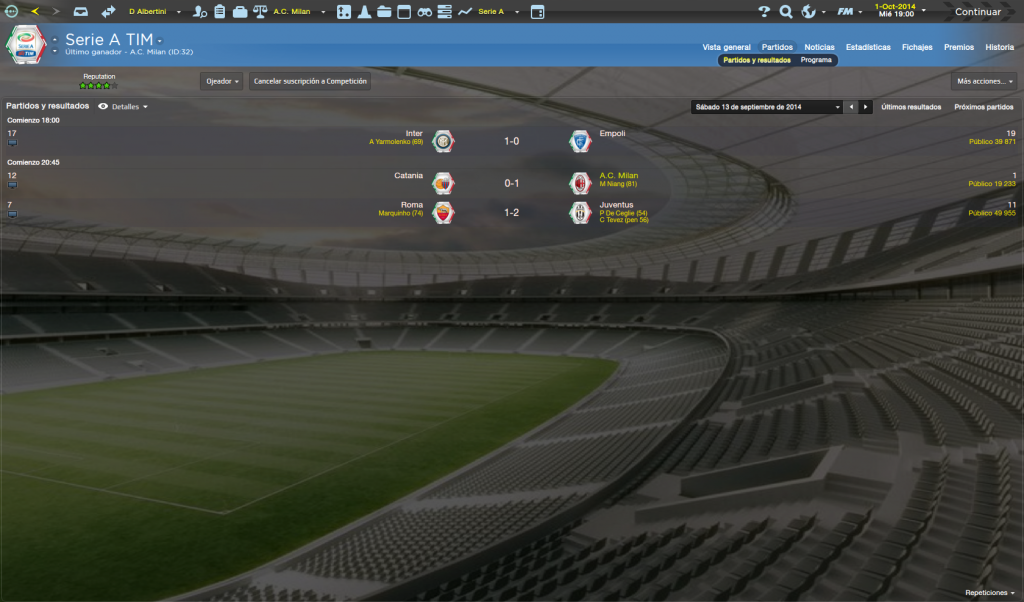Click the search magnifier icon
Image resolution: width=1024 pixels, height=602 pixels.
[x=786, y=12]
